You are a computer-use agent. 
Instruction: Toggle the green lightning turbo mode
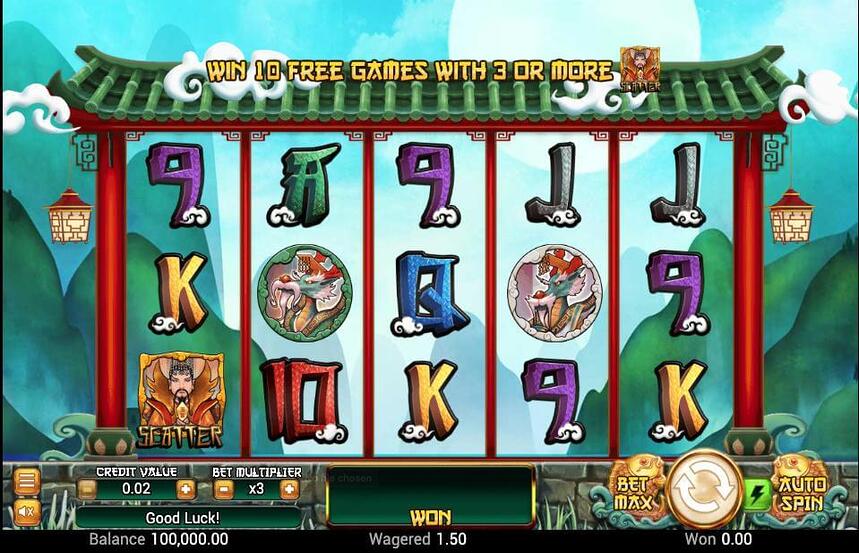[x=755, y=492]
